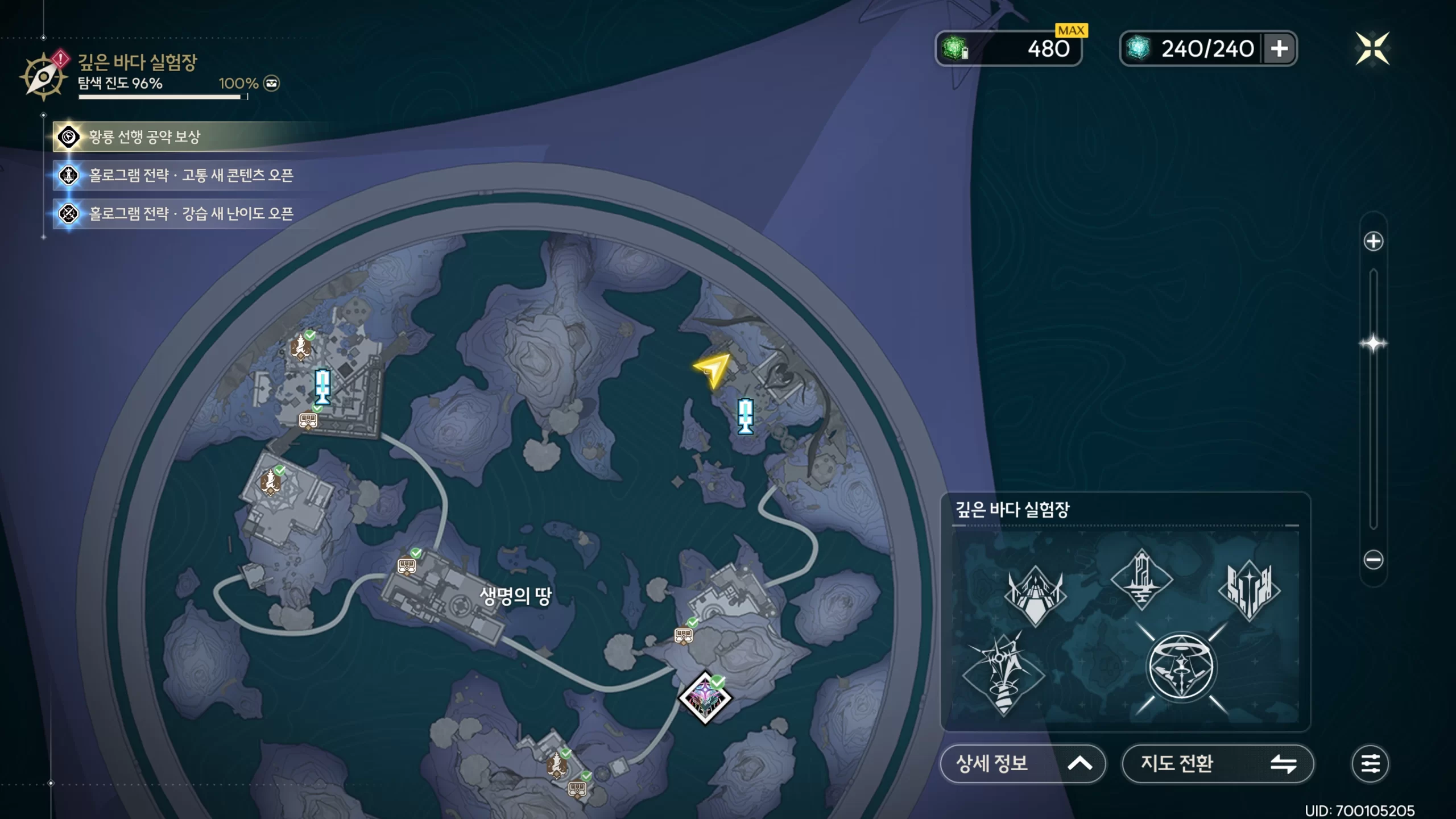The height and width of the screenshot is (819, 1456).
Task: Click the zoom slider star handle
Action: pos(1373,344)
